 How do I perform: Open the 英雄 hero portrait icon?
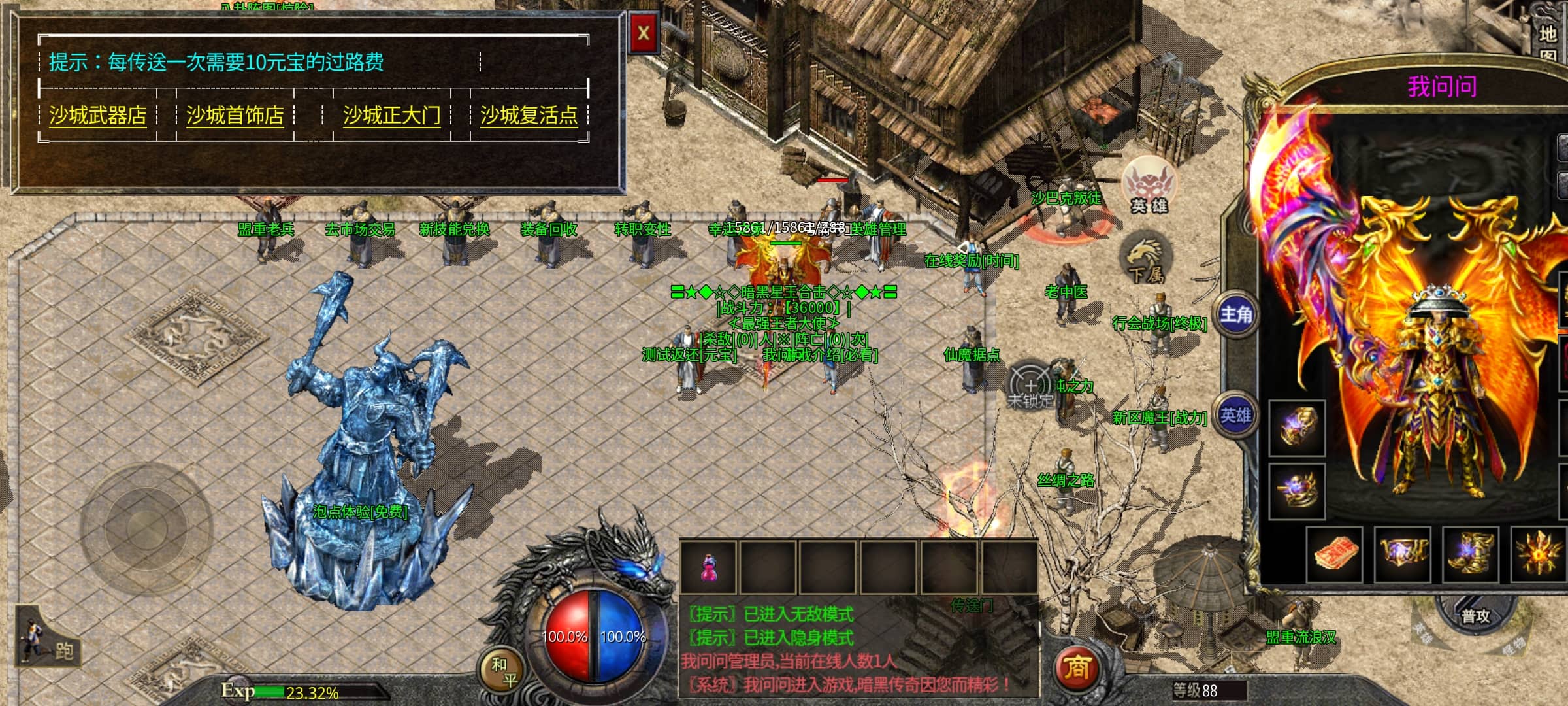1148,186
